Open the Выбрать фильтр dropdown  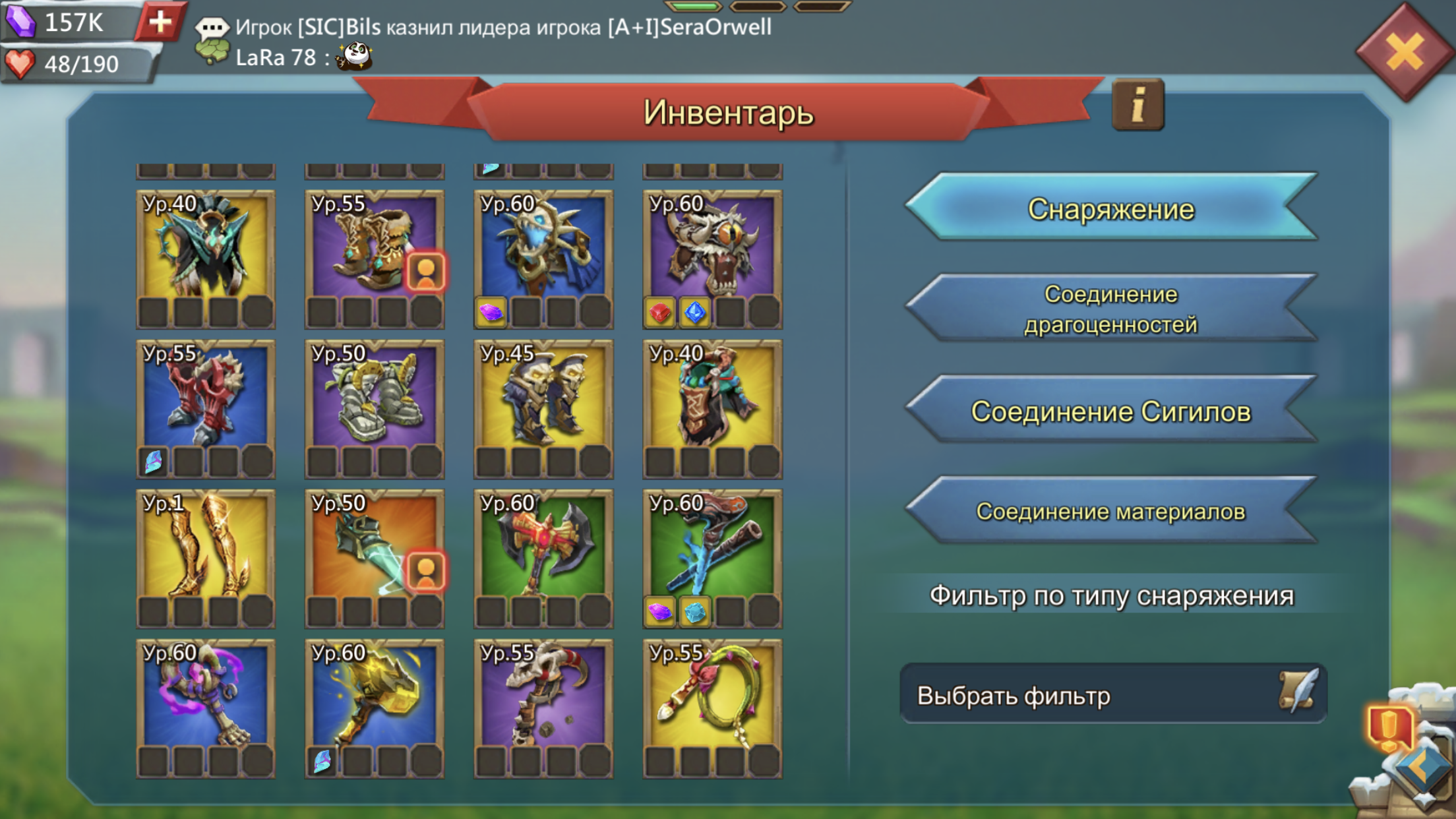click(1112, 694)
